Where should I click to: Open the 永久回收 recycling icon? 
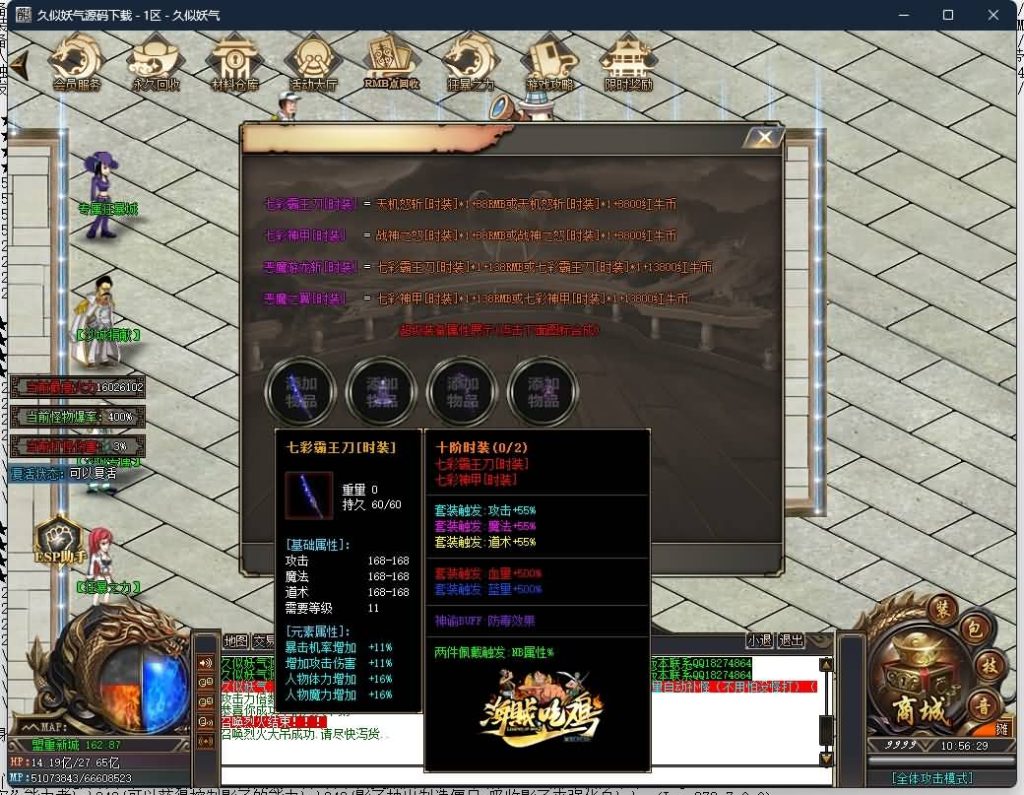click(156, 62)
